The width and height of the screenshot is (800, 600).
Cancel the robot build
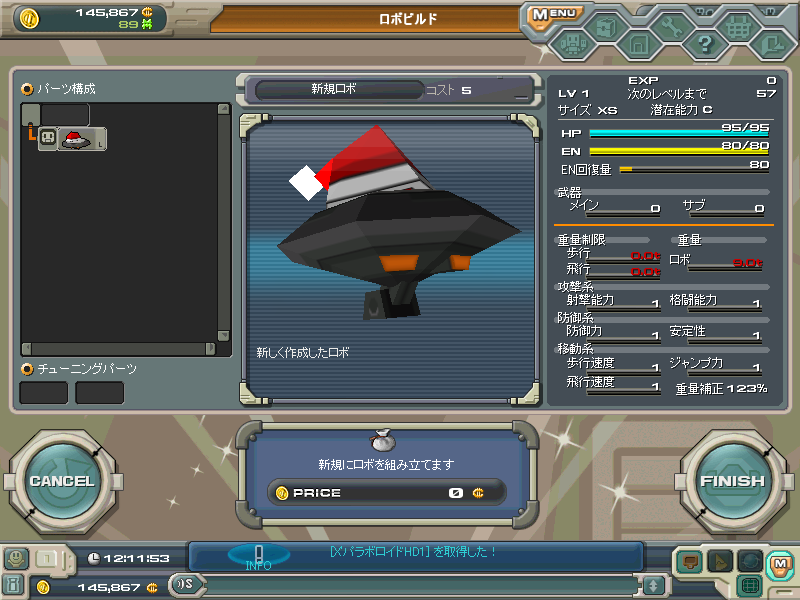[61, 481]
